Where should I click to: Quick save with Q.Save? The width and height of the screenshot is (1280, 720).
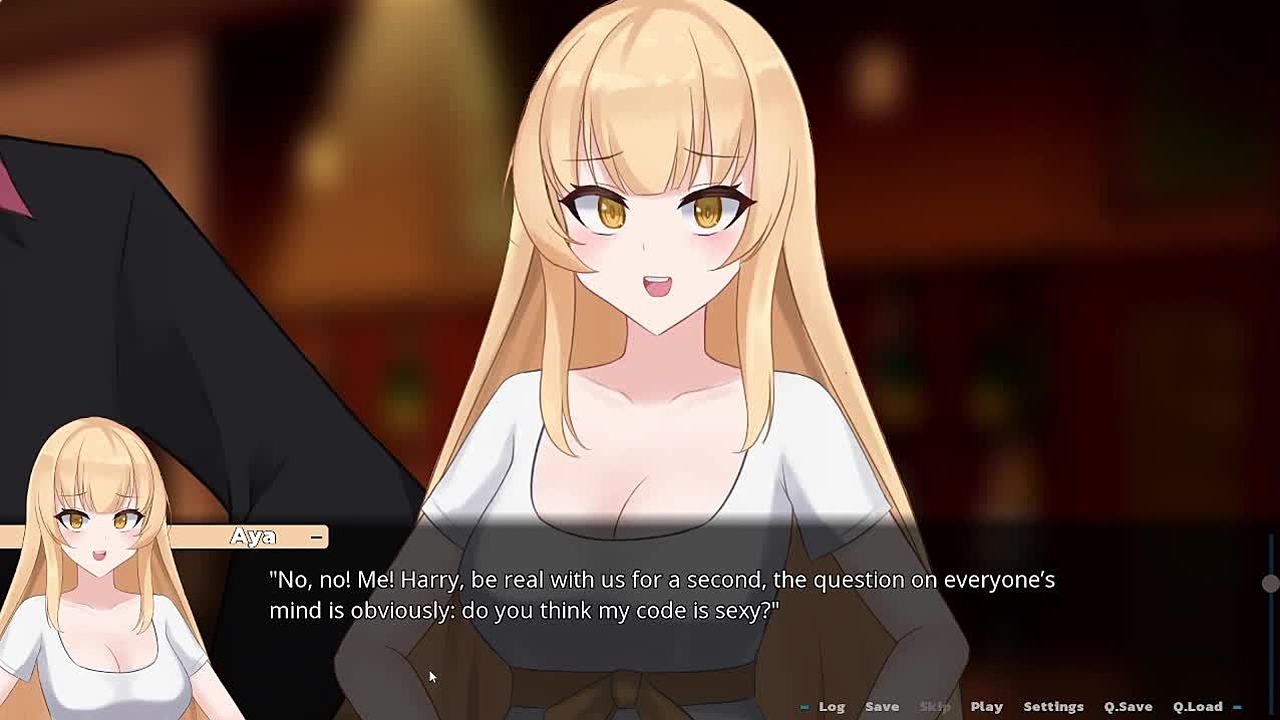point(1128,706)
